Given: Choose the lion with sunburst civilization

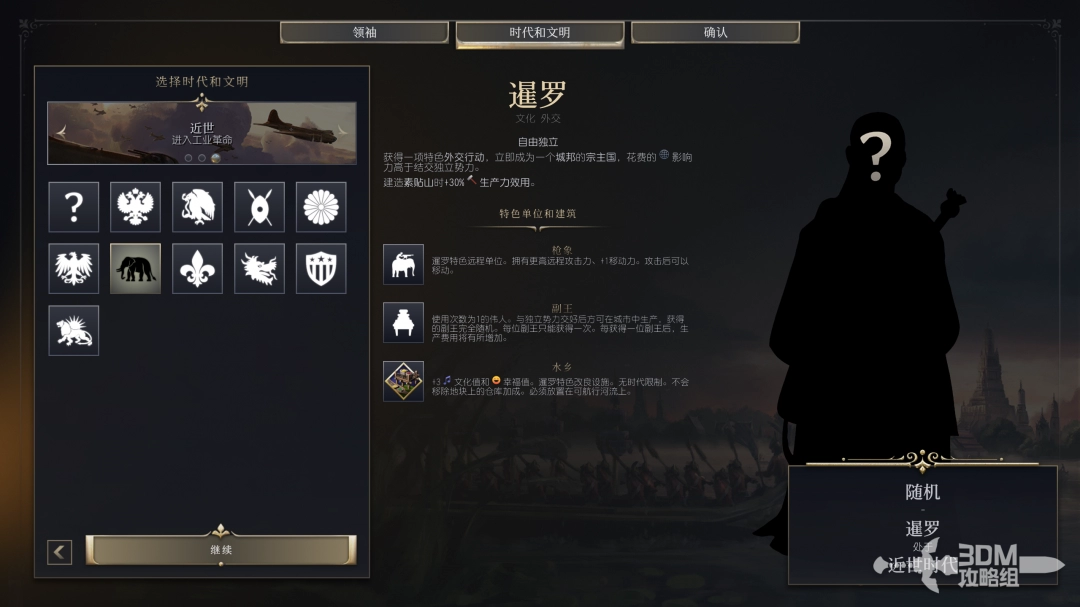Looking at the screenshot, I should [x=74, y=330].
